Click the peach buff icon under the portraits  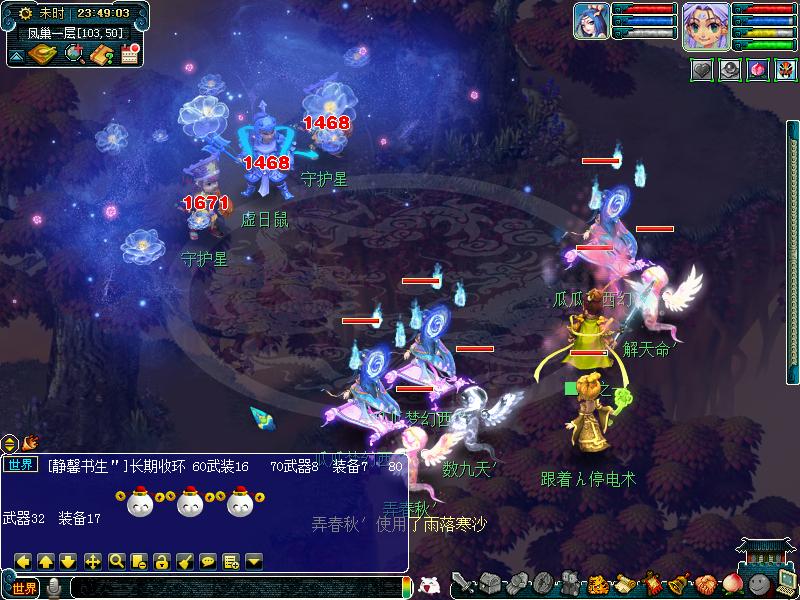pyautogui.click(x=756, y=71)
